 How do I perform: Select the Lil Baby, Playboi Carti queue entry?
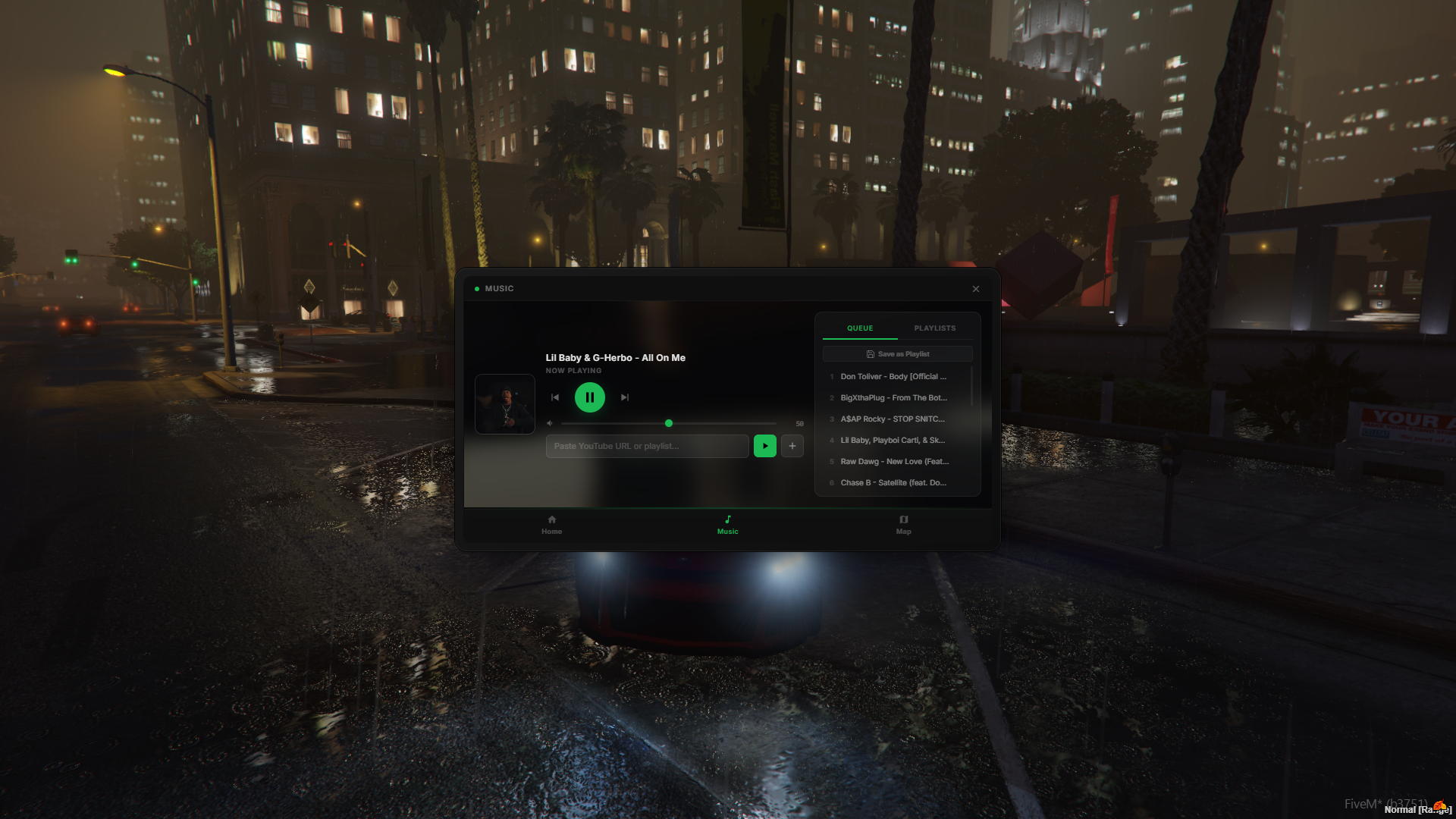coord(893,441)
